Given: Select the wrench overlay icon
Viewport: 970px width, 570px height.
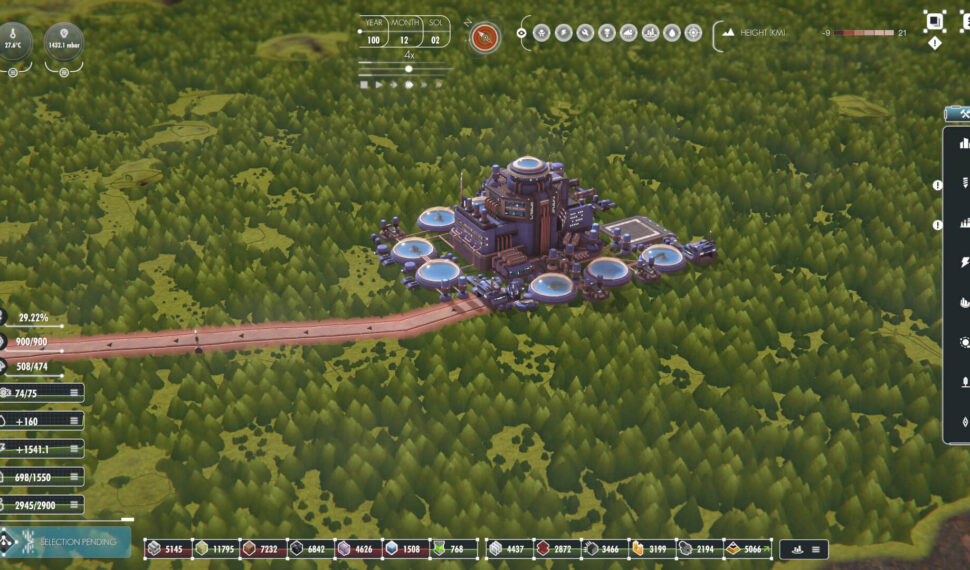Looking at the screenshot, I should (x=586, y=33).
